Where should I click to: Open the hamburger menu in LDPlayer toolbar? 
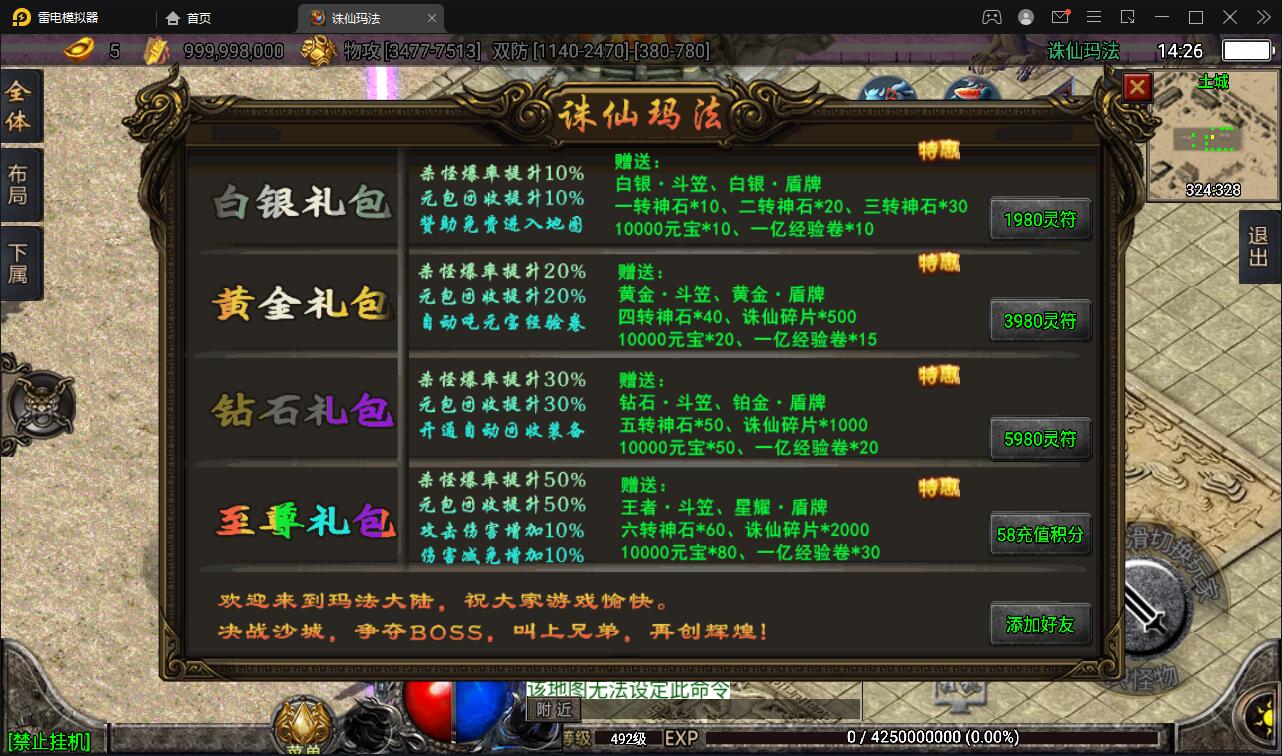pos(1093,16)
